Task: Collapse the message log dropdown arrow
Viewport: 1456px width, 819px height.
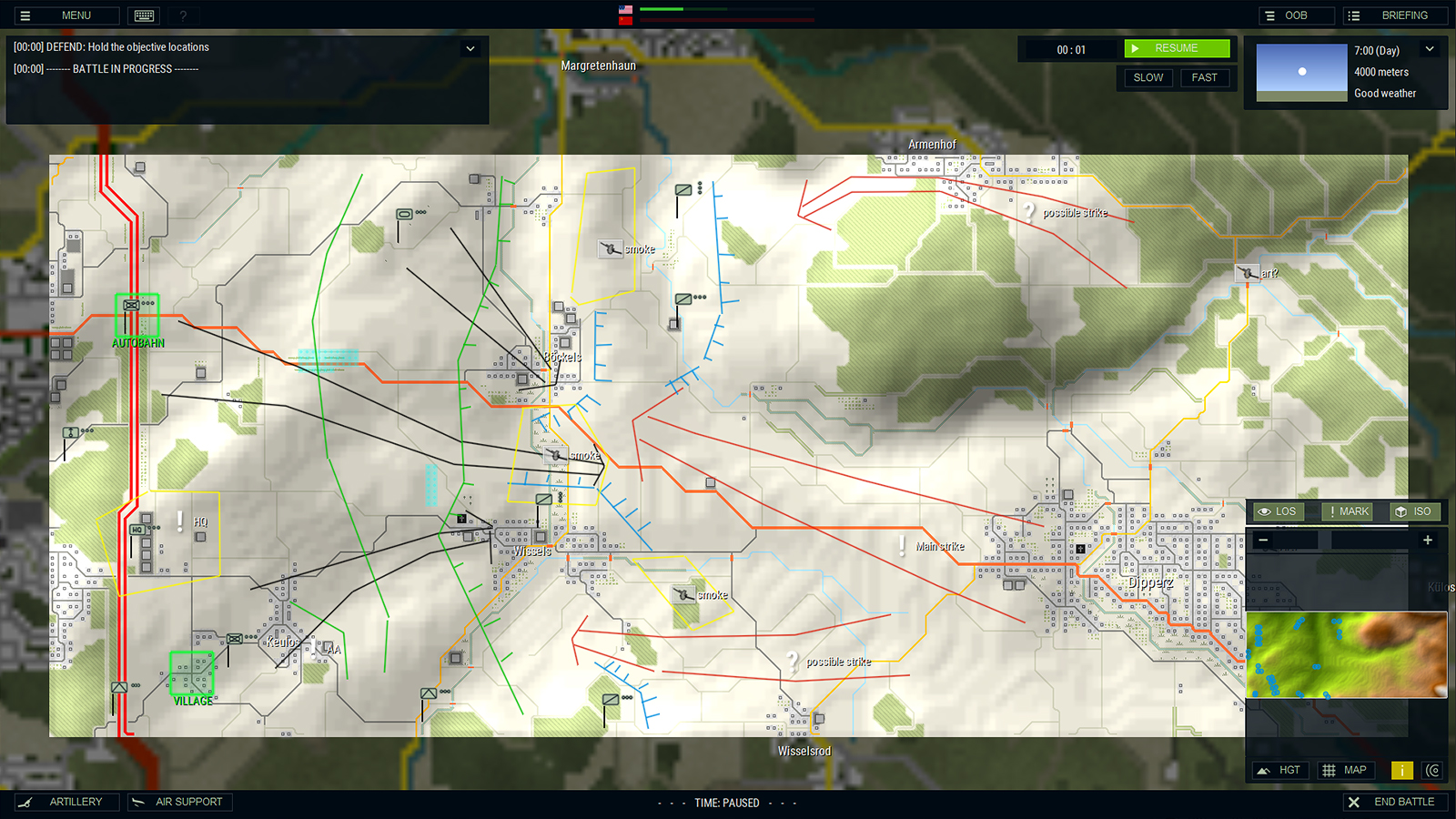Action: point(470,48)
